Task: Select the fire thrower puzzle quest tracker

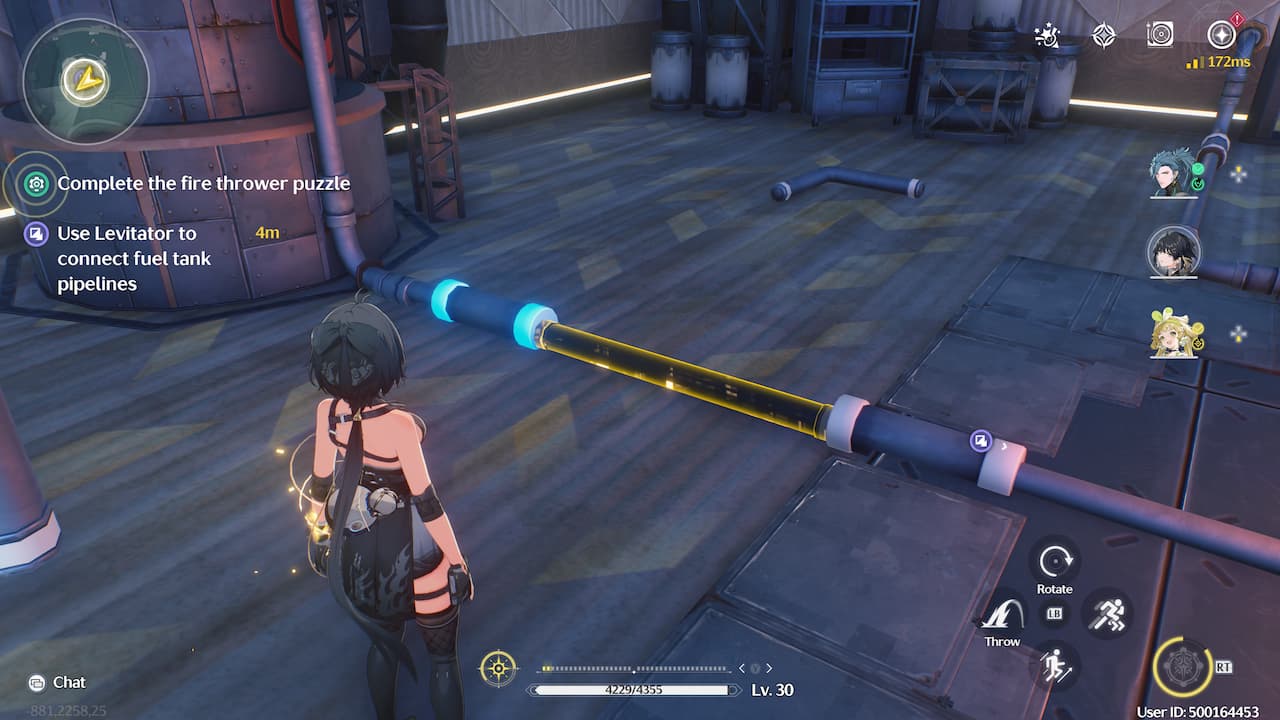Action: [203, 183]
